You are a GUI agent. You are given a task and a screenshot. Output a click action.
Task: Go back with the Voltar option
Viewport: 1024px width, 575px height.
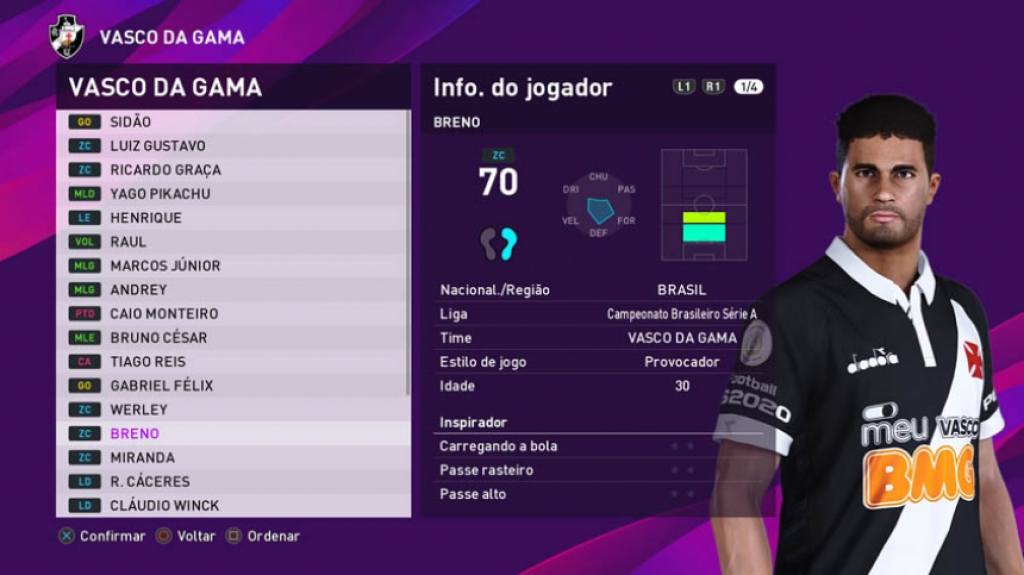coord(186,536)
